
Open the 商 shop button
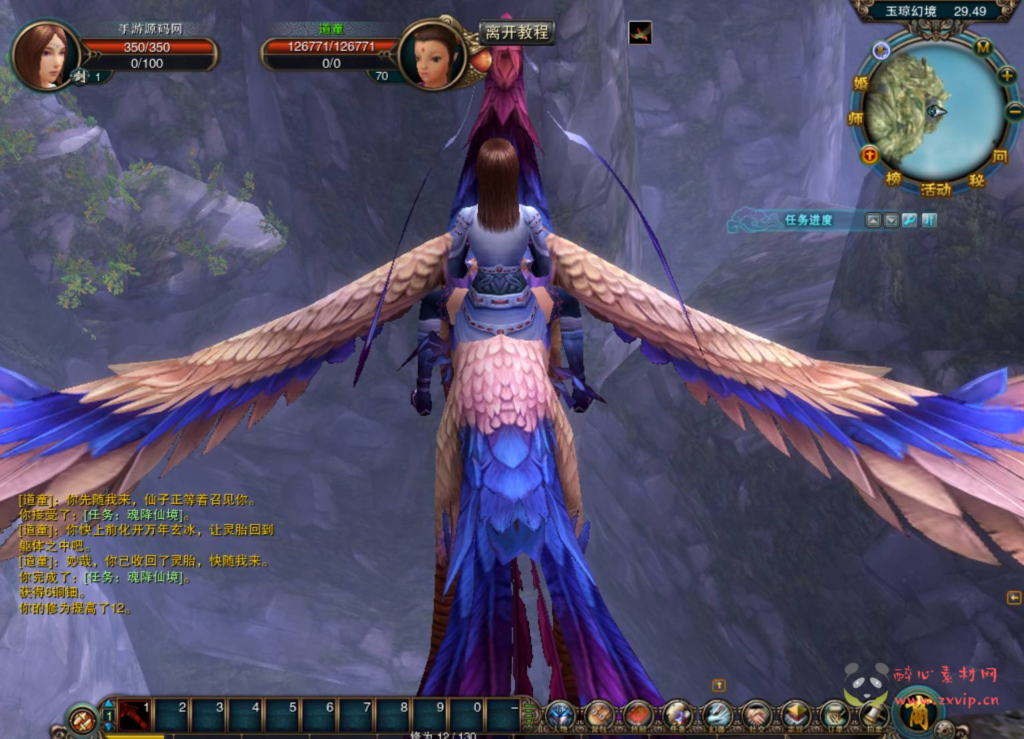click(x=916, y=712)
